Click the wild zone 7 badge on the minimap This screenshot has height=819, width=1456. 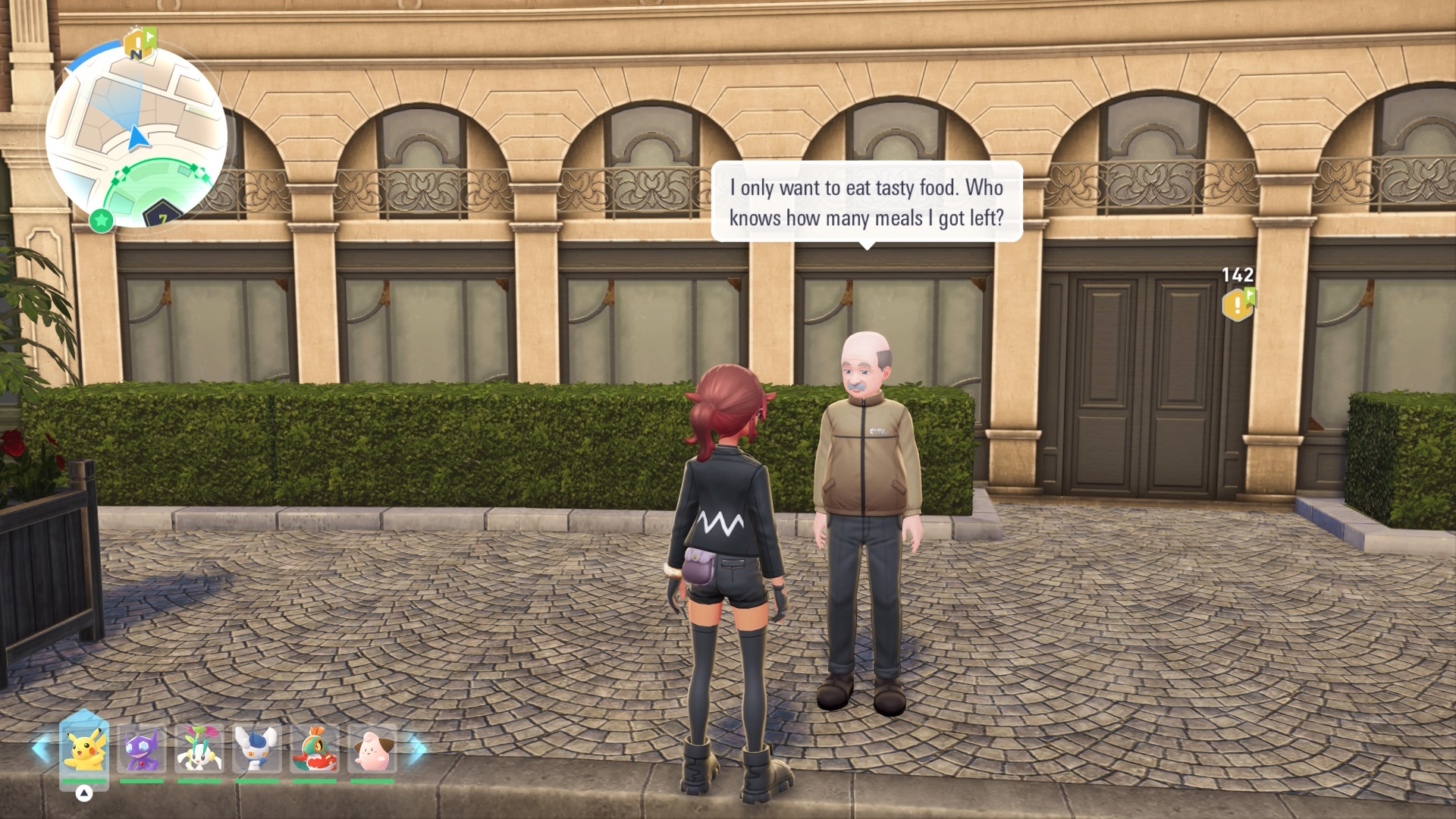162,215
